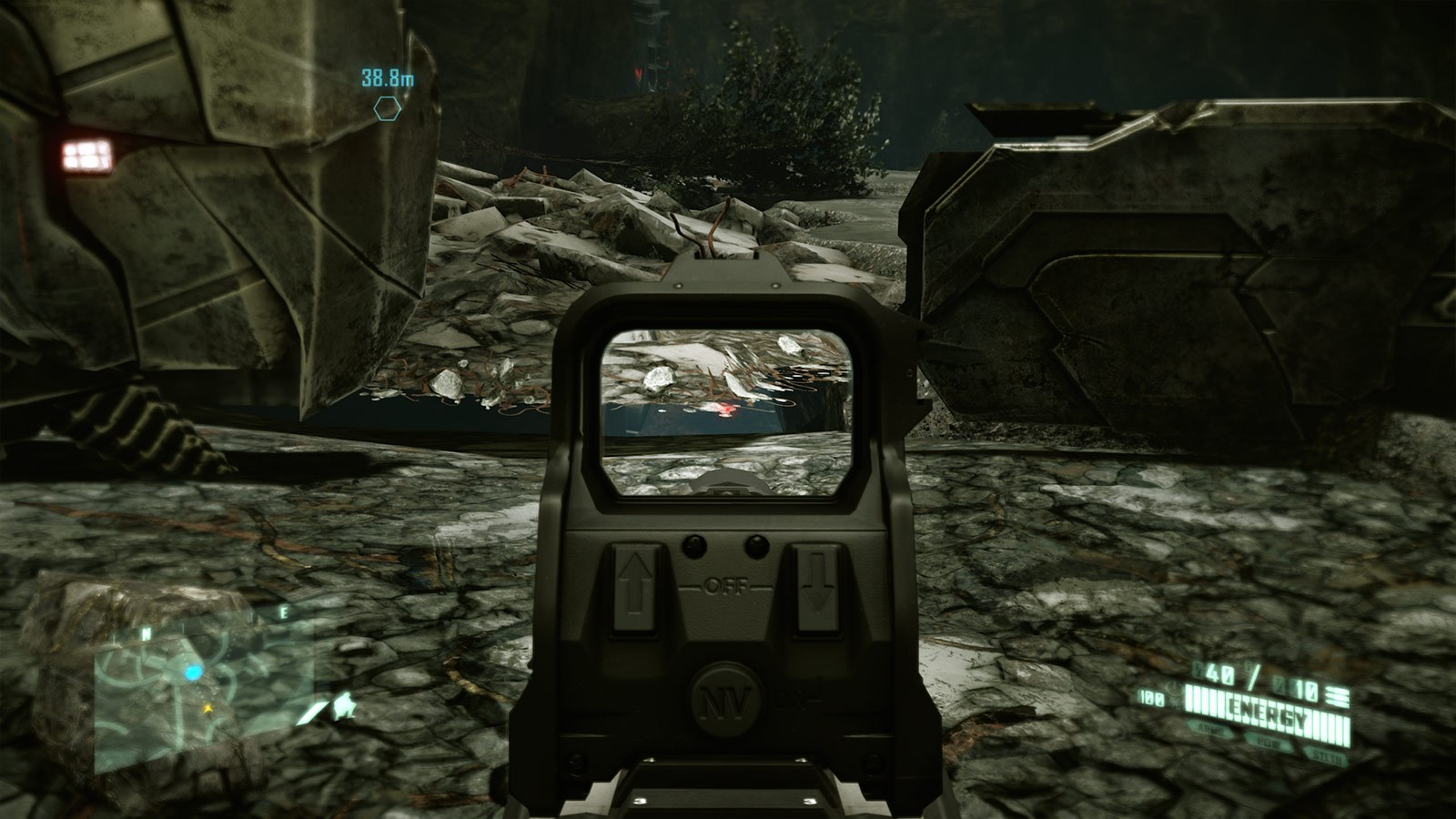
Task: Click the yellow objective arrow on the minimap
Action: click(x=208, y=708)
